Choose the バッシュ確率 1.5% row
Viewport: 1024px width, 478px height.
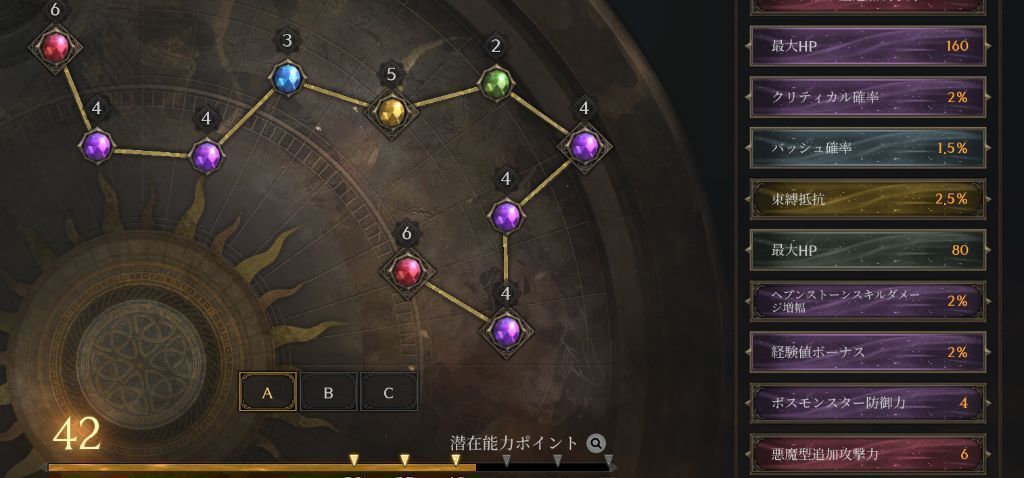[867, 148]
